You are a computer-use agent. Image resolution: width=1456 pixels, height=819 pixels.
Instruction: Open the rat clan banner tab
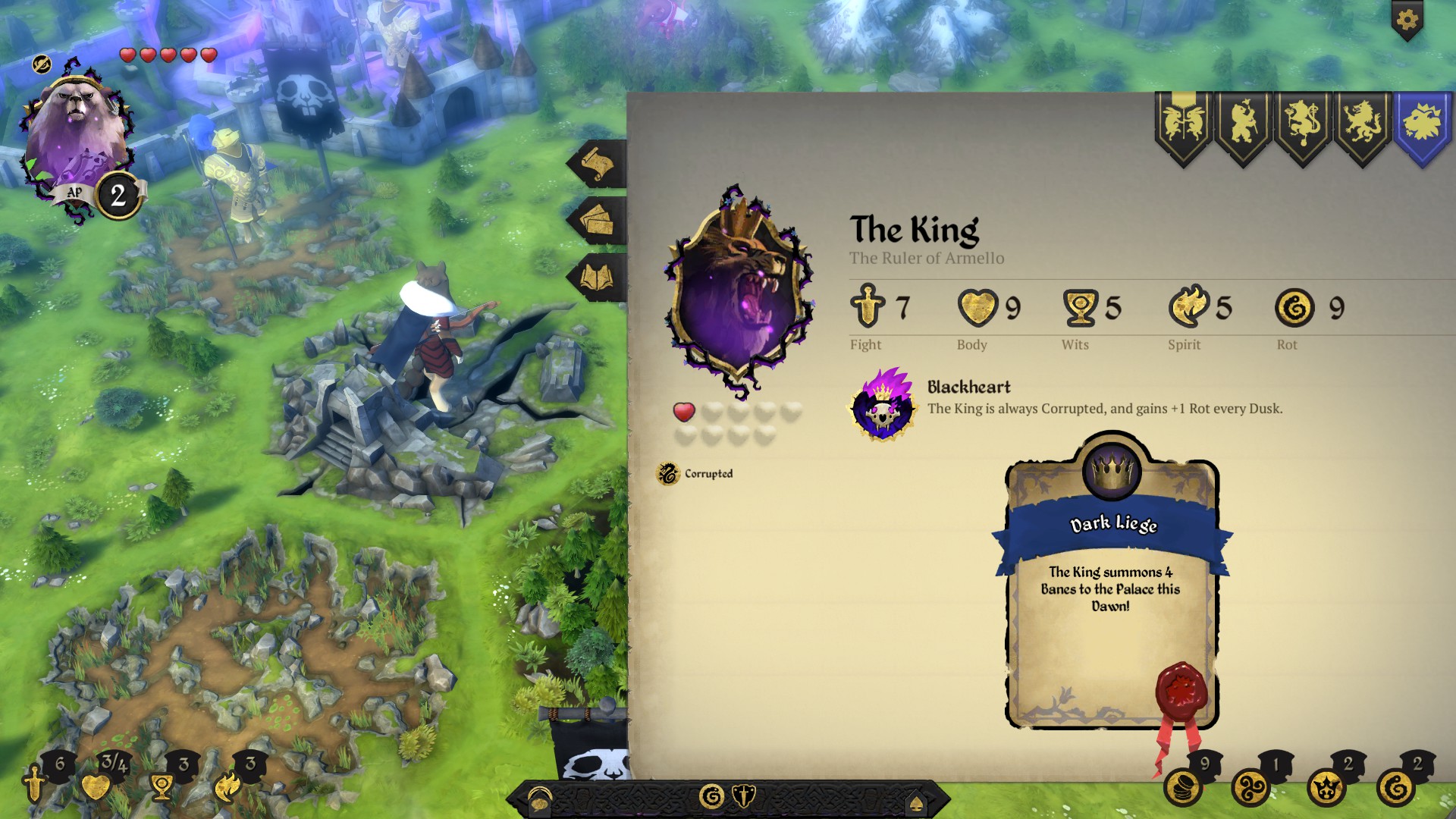(x=1303, y=125)
